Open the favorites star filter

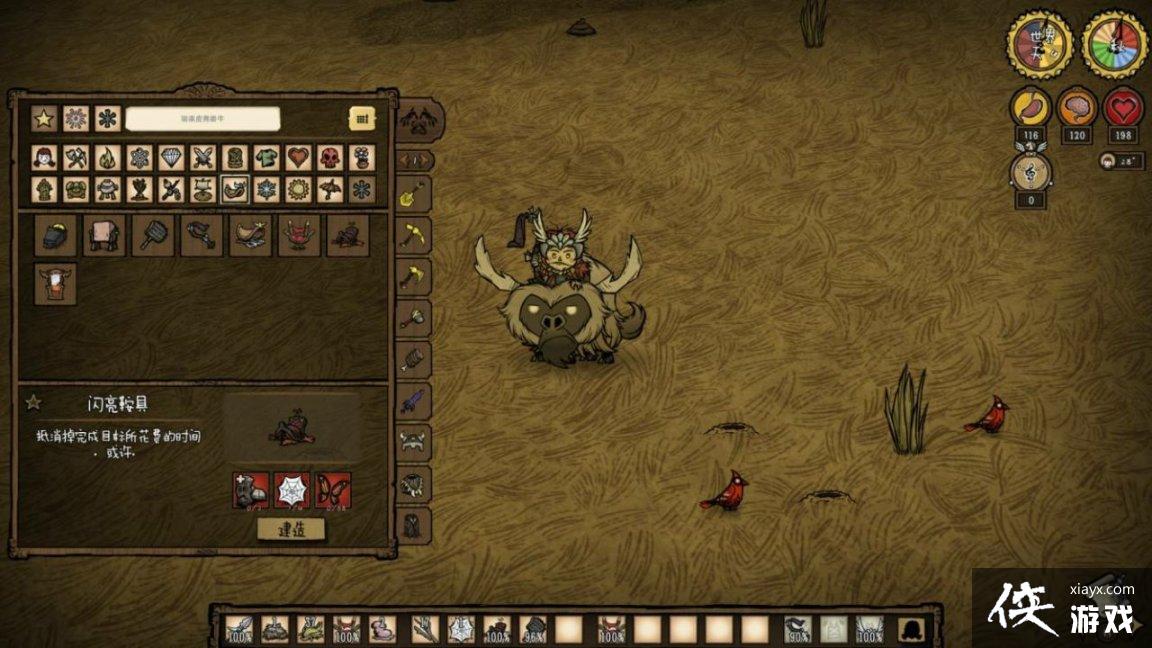[44, 118]
